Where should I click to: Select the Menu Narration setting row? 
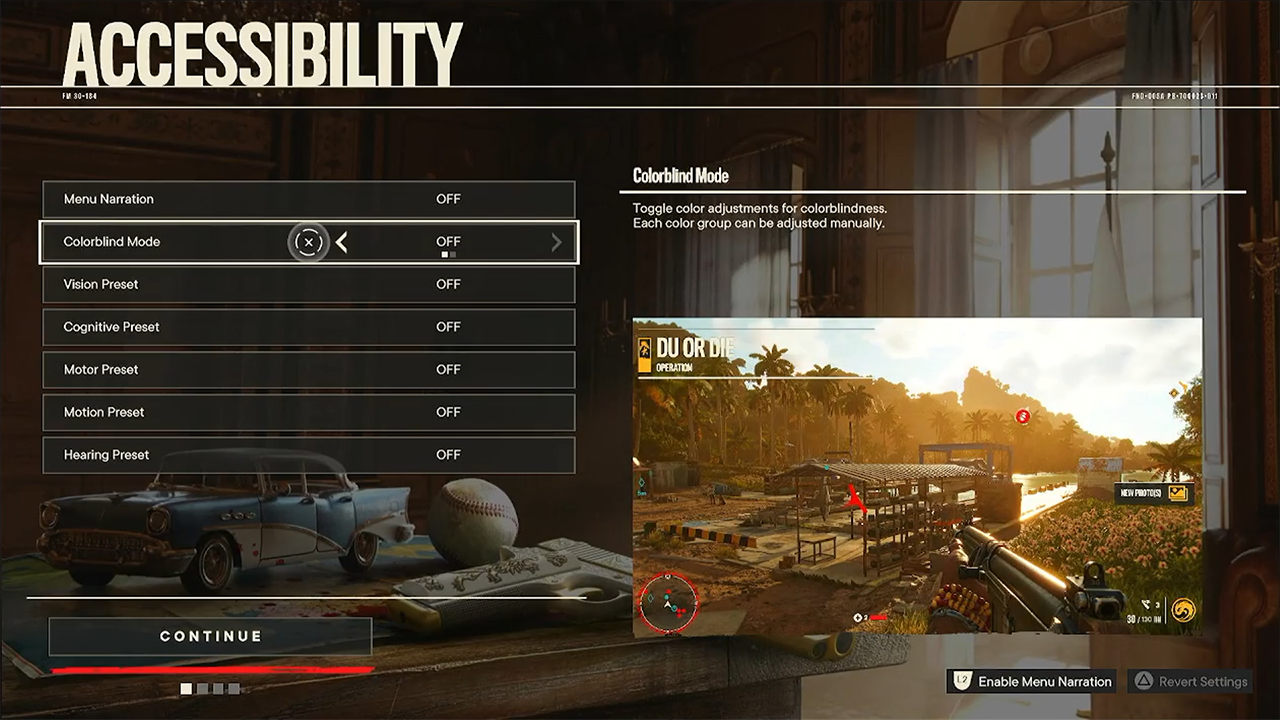click(x=308, y=199)
